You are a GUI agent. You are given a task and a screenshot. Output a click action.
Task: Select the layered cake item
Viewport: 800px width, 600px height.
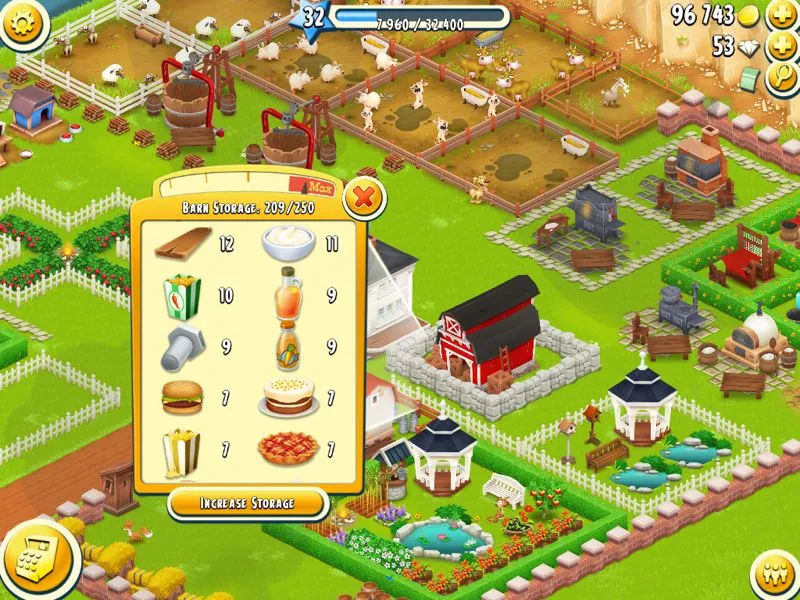coord(289,397)
